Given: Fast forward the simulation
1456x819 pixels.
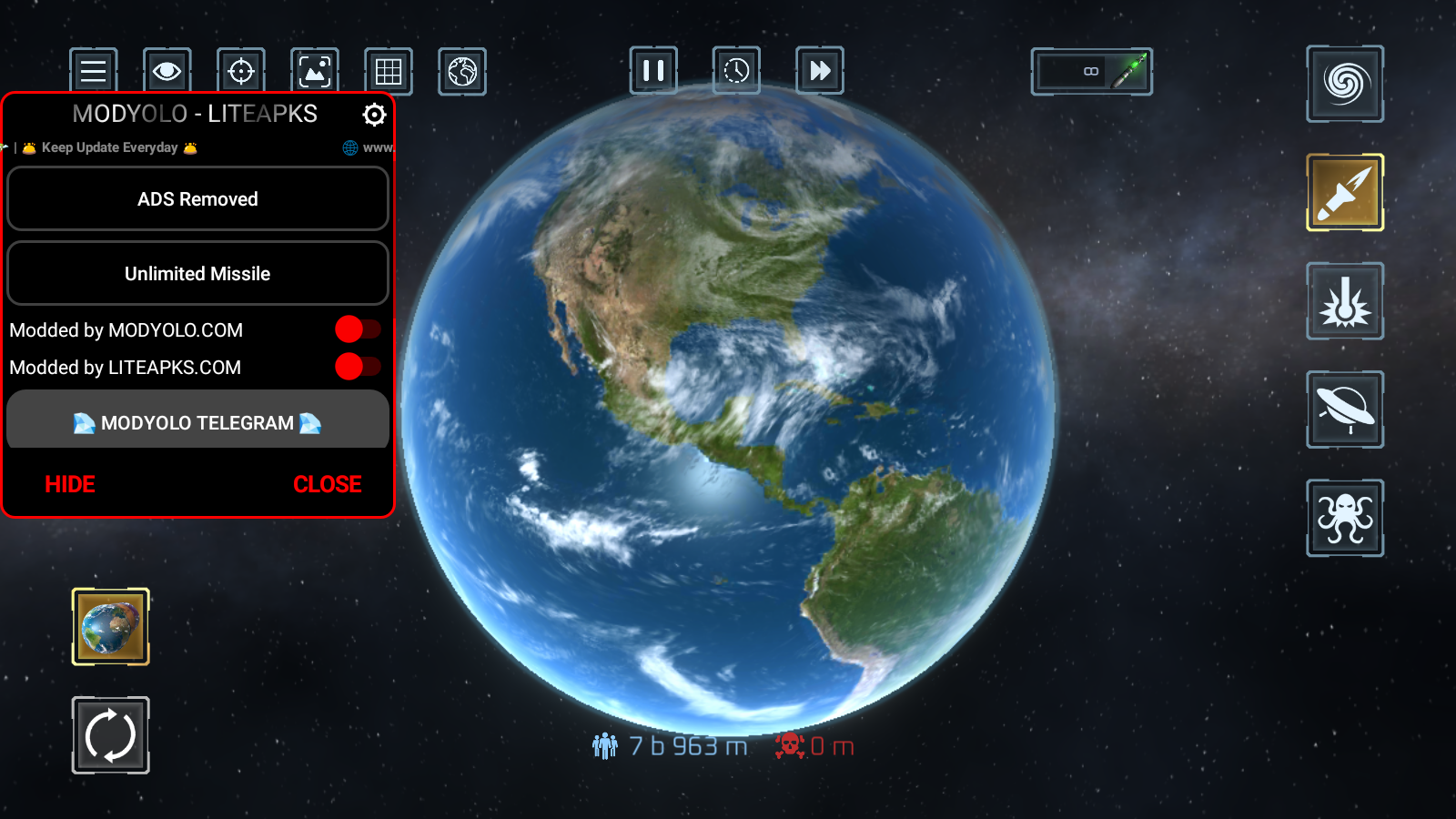Looking at the screenshot, I should [x=820, y=70].
